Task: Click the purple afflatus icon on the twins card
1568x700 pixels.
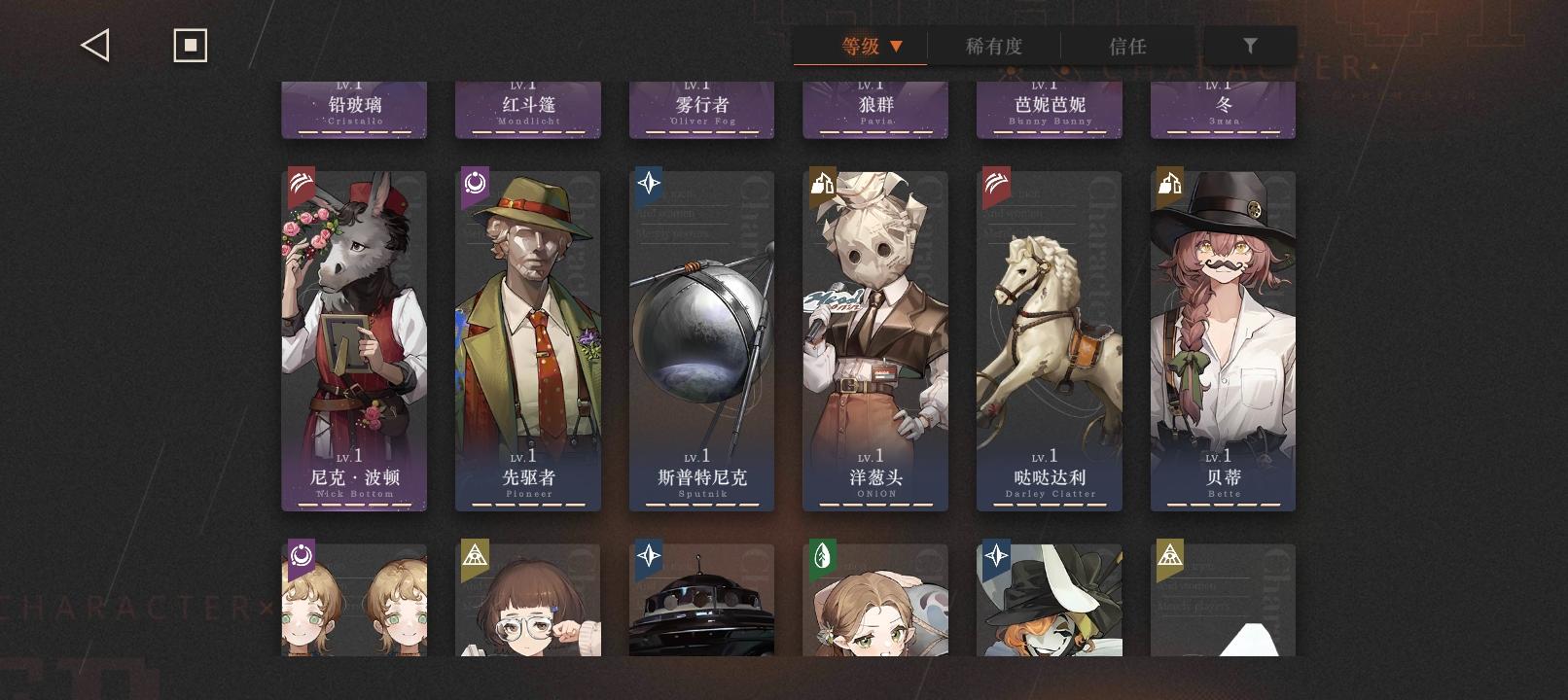Action: [300, 556]
